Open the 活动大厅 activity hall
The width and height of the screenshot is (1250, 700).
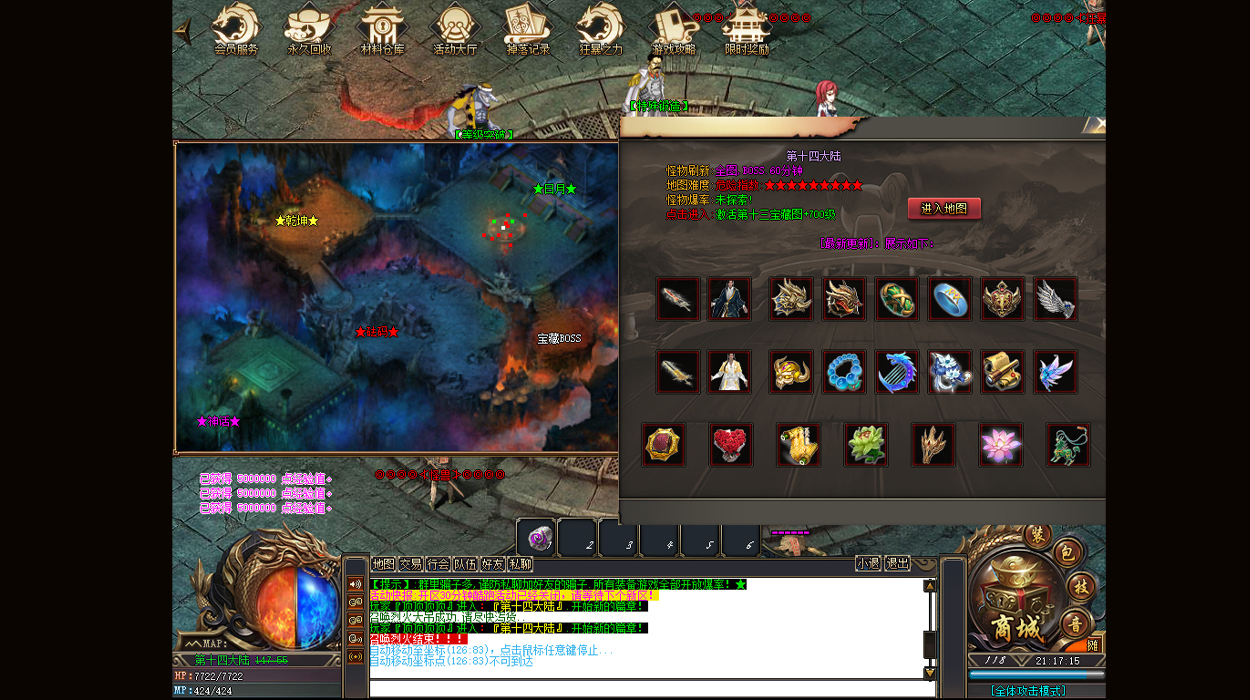tap(455, 28)
